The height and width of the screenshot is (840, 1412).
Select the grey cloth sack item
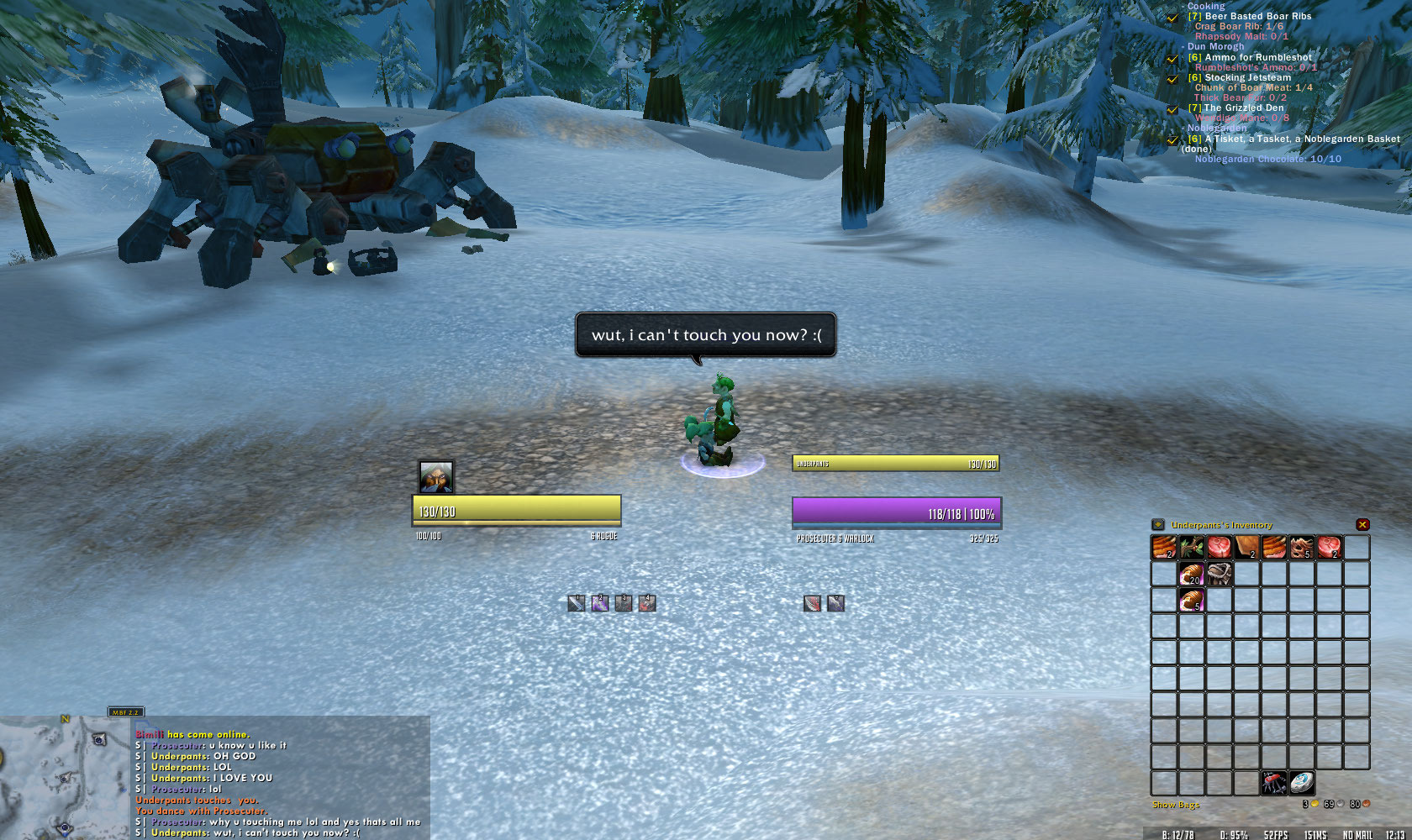(x=1218, y=575)
